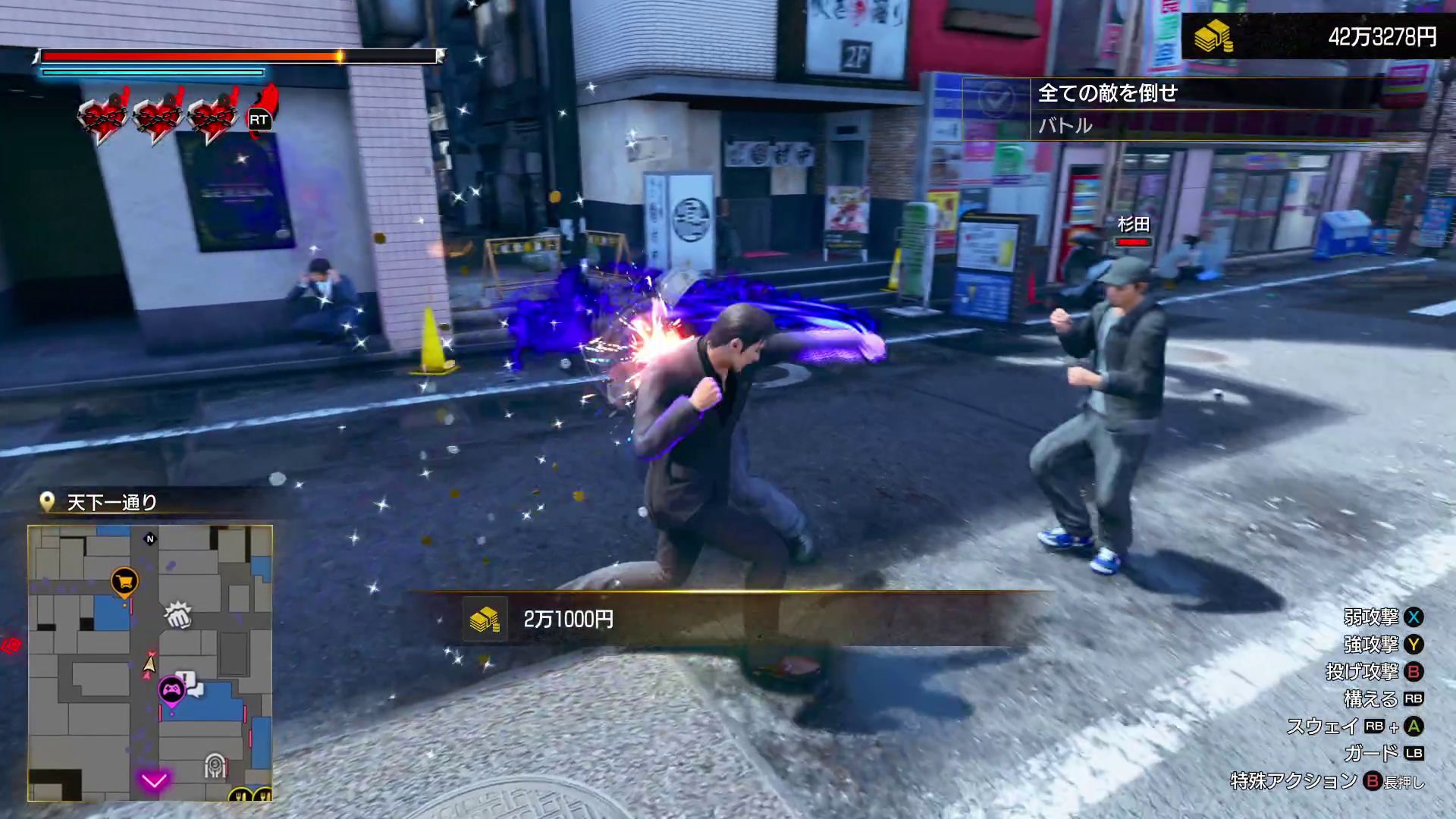Click the first chained heart gauge icon

[103, 116]
